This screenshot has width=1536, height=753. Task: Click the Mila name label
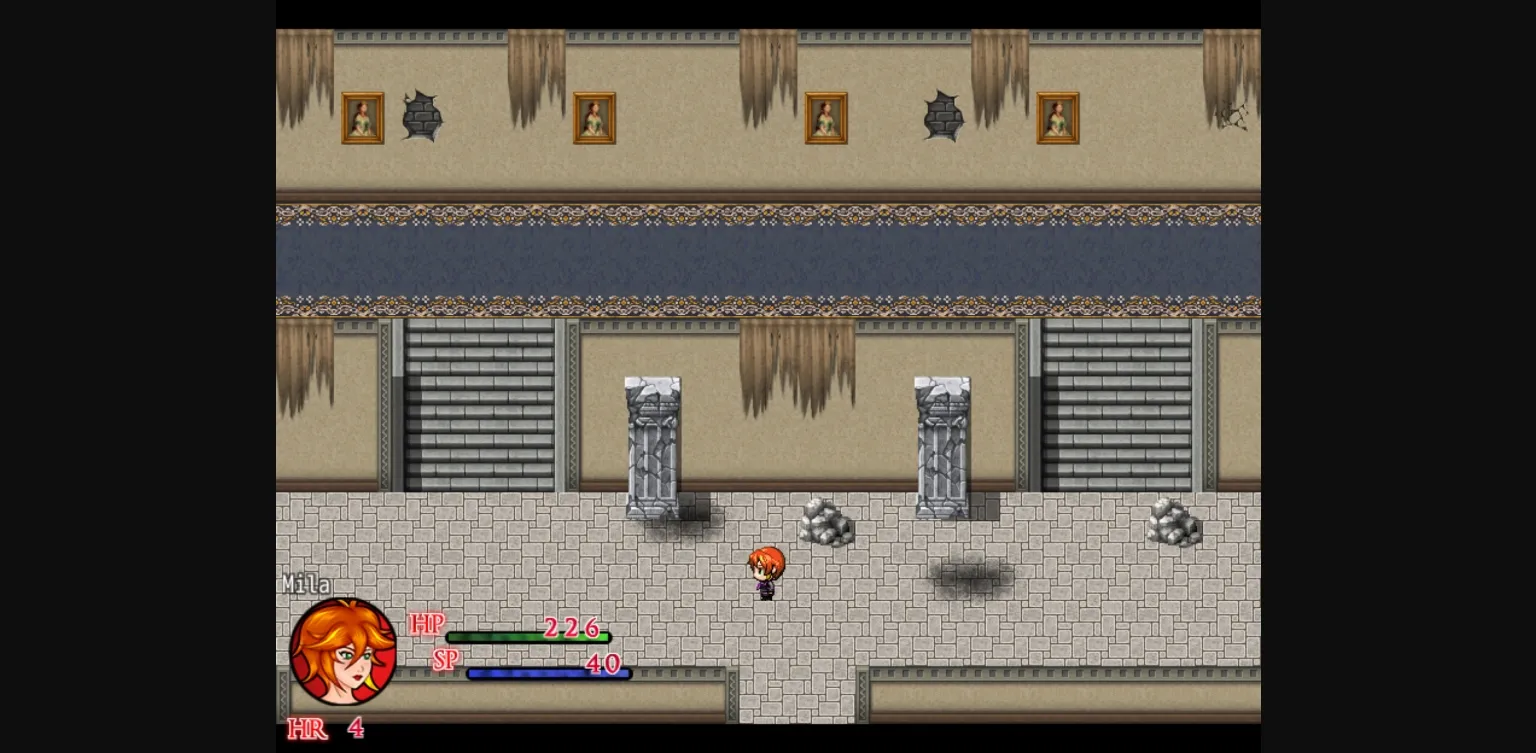click(308, 583)
